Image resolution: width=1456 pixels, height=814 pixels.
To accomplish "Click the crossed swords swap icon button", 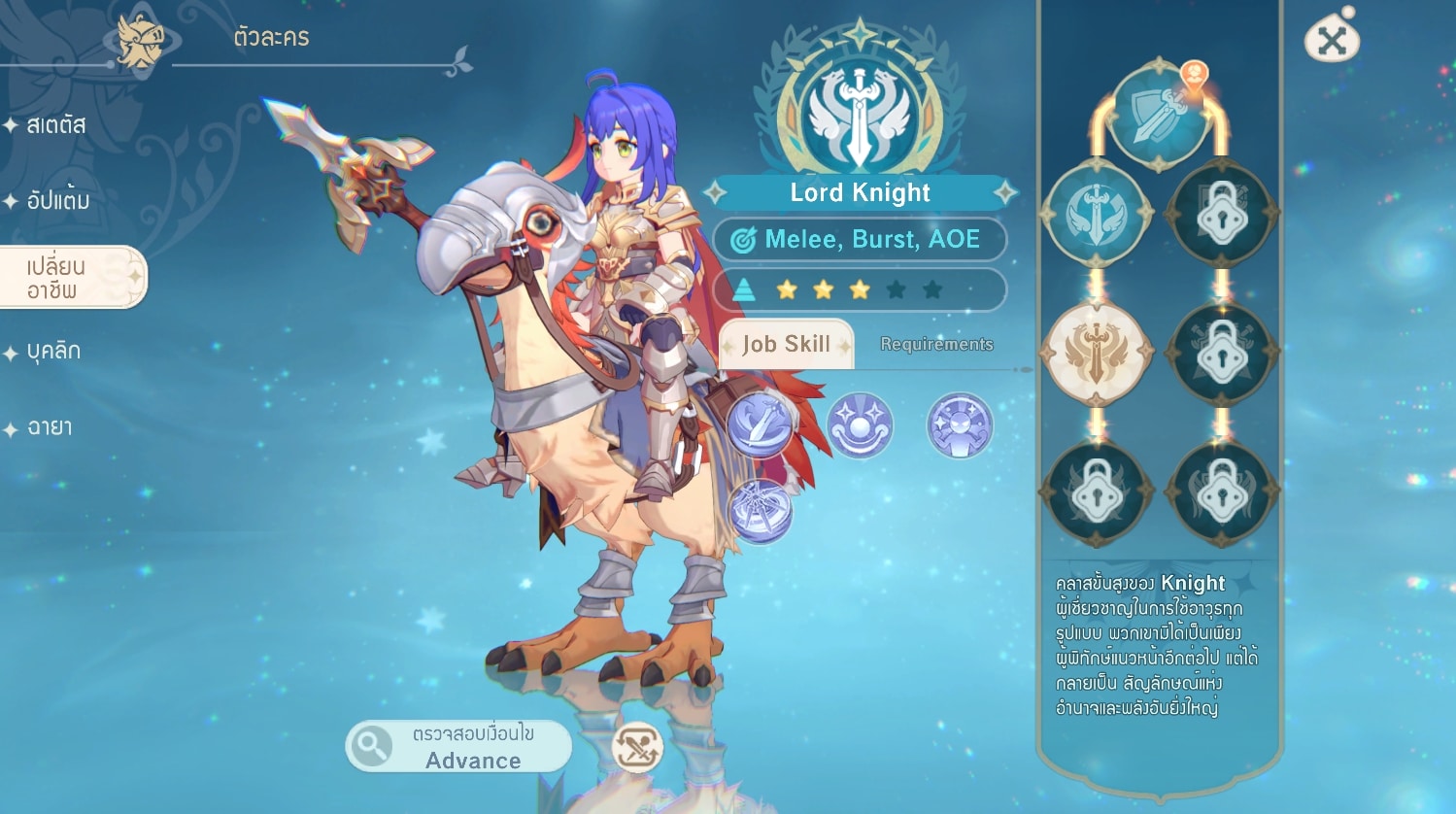I will [637, 748].
